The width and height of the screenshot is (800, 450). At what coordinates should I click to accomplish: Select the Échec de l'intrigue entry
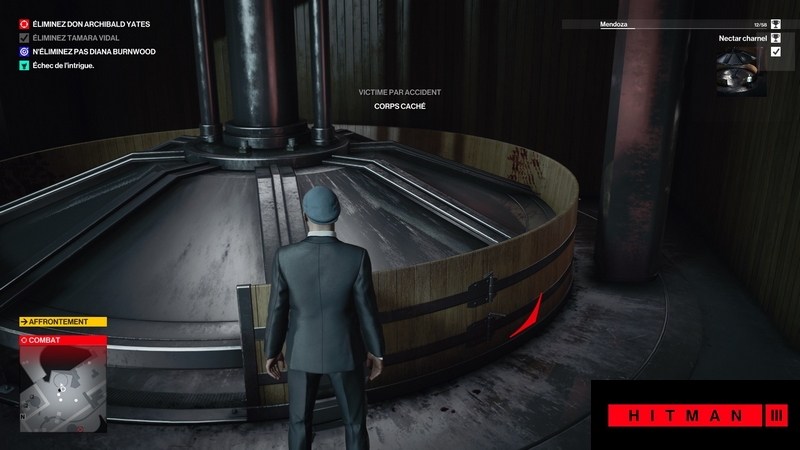(x=64, y=65)
